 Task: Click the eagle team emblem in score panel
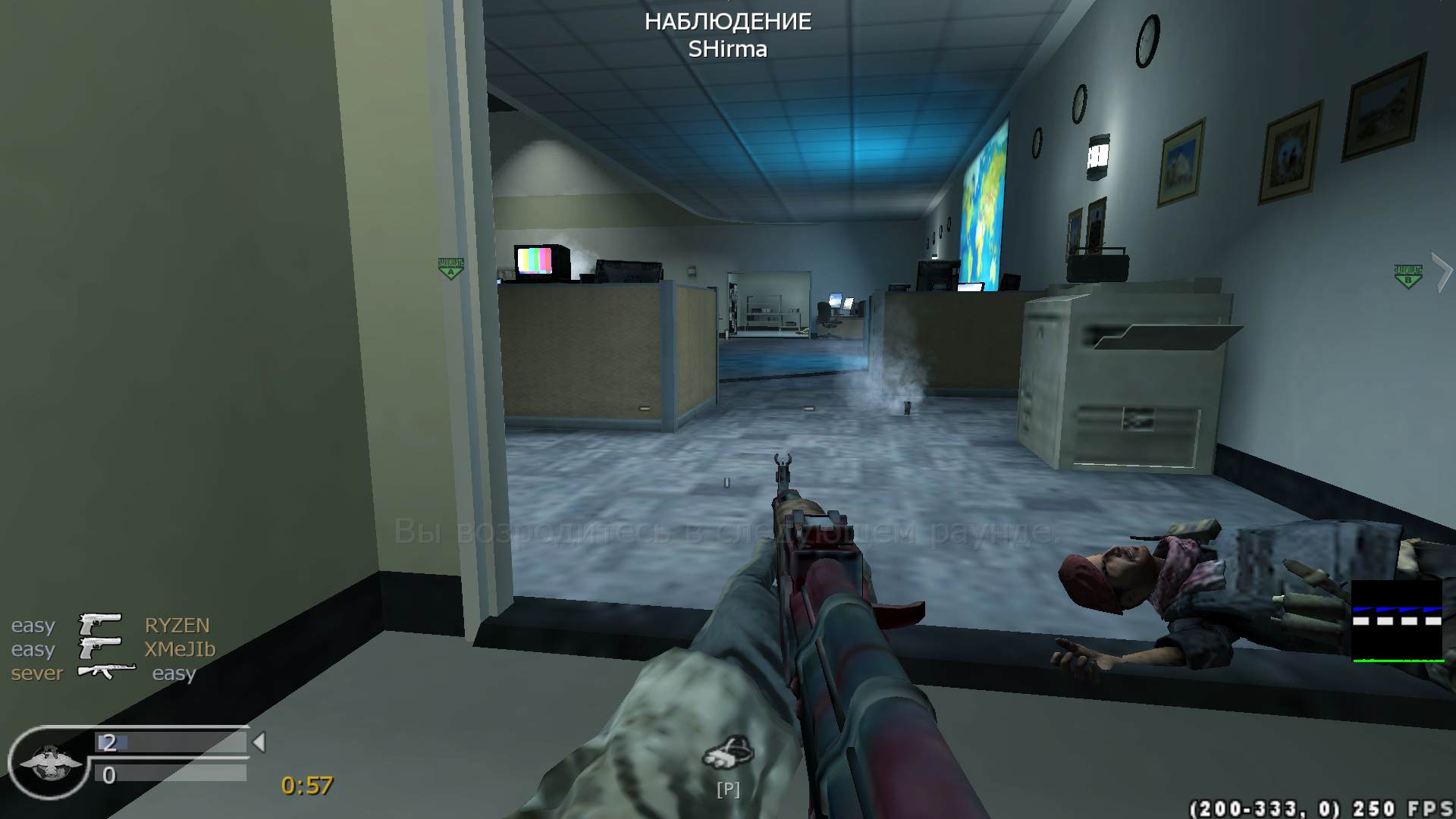coord(49,762)
